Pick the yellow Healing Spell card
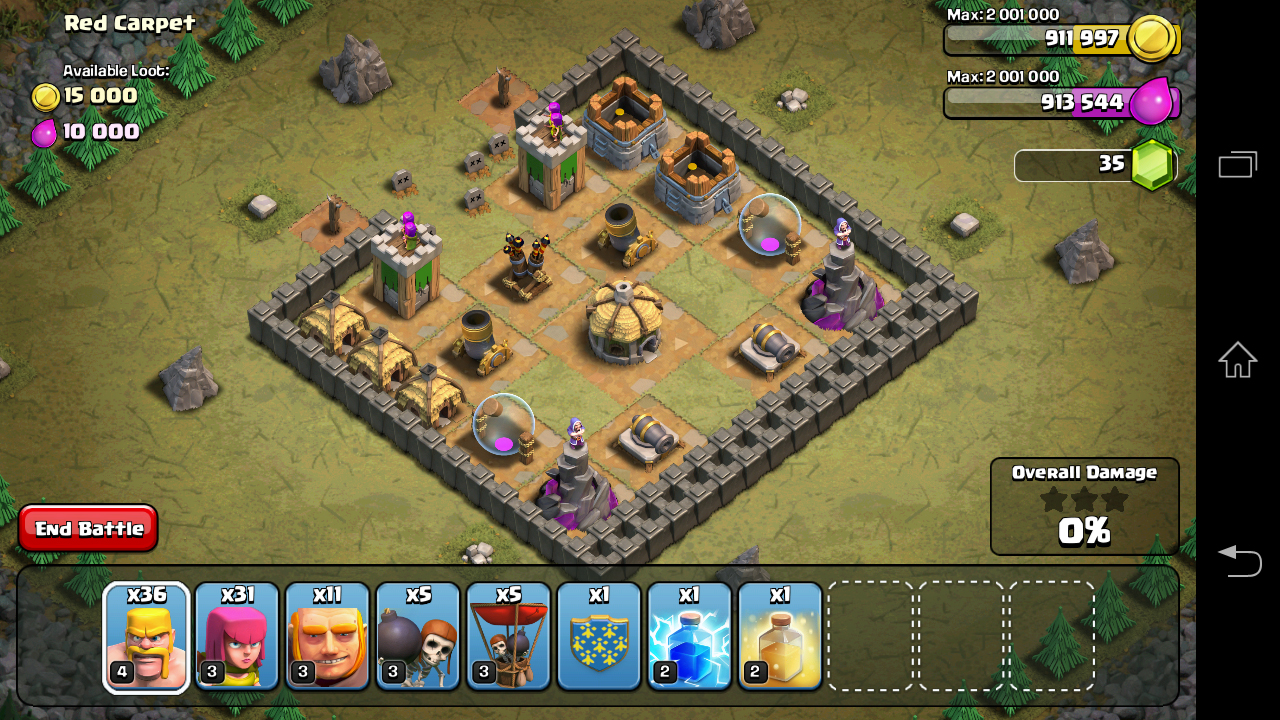The image size is (1280, 720). tap(780, 637)
